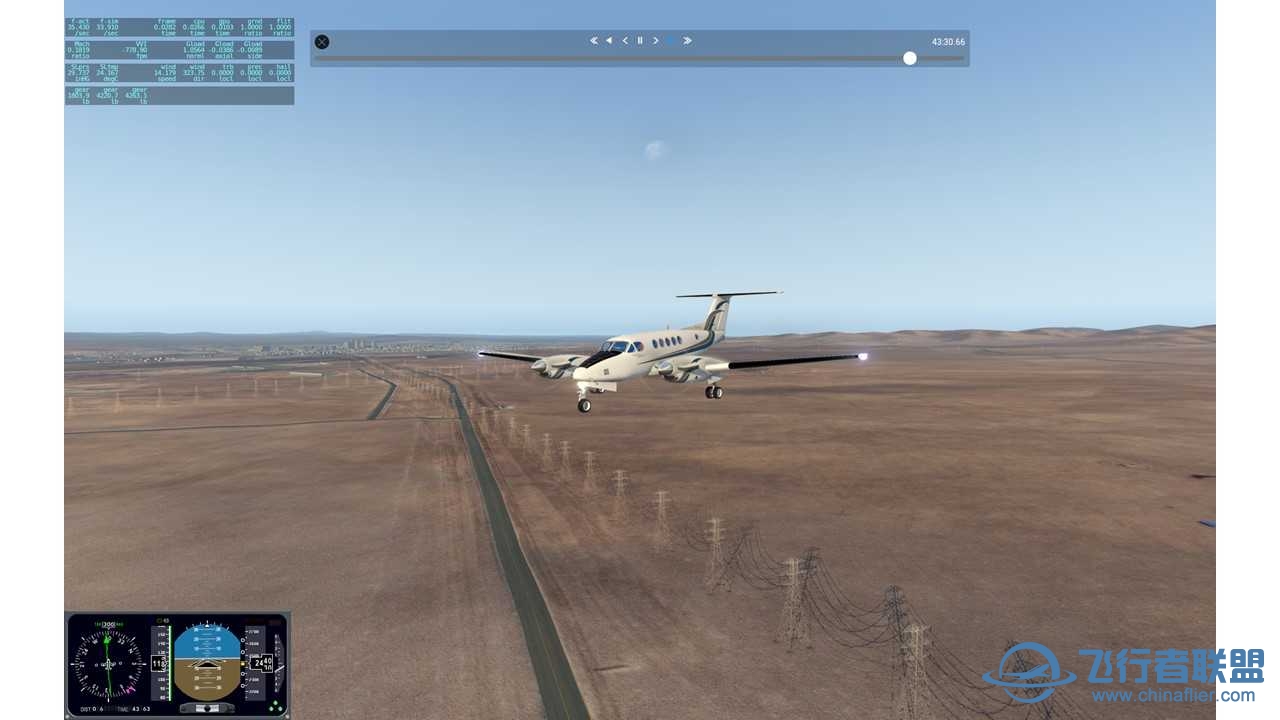The image size is (1280, 720).
Task: Fast forward the replay
Action: click(688, 41)
